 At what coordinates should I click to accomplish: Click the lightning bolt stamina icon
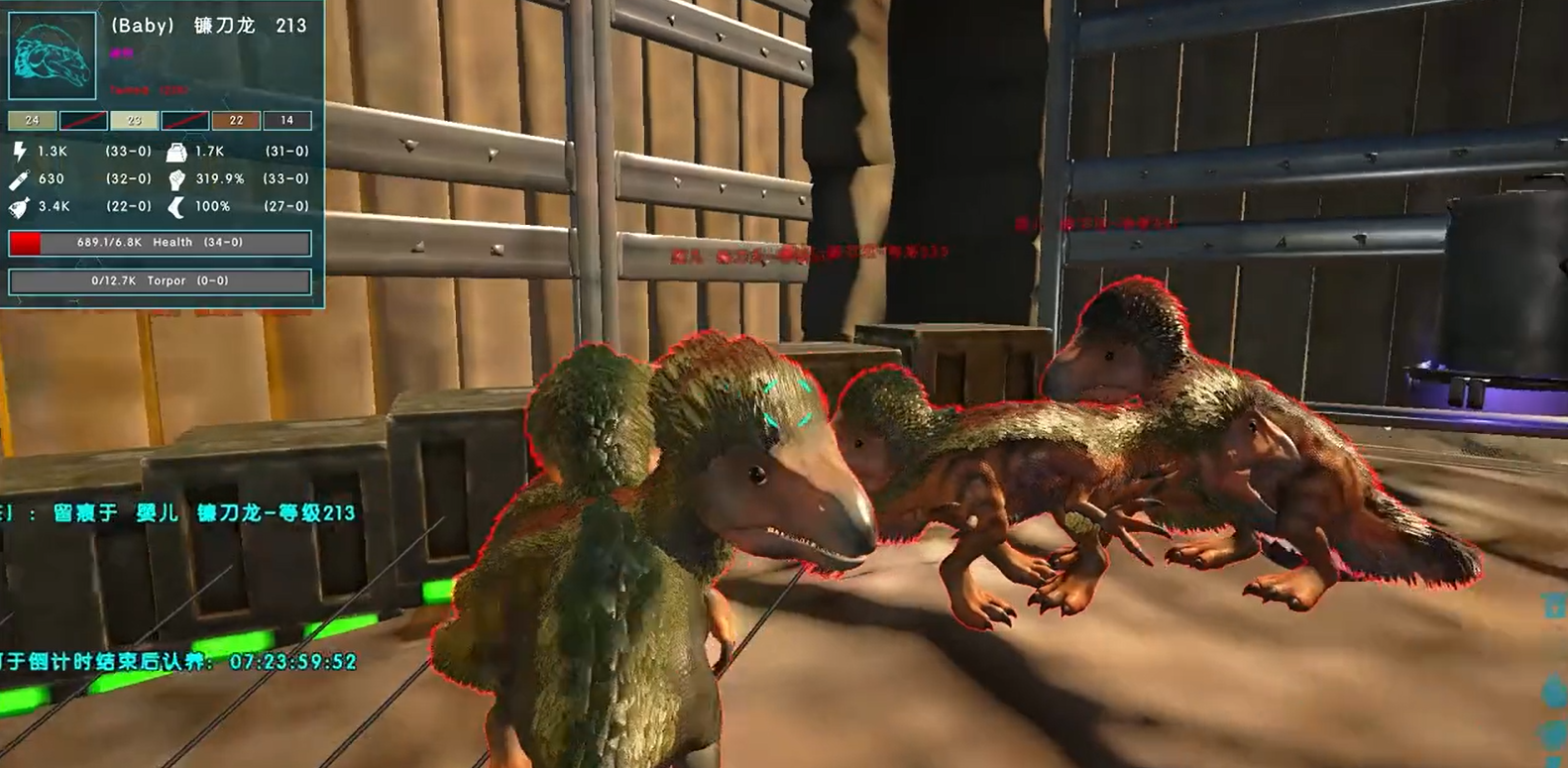20,152
